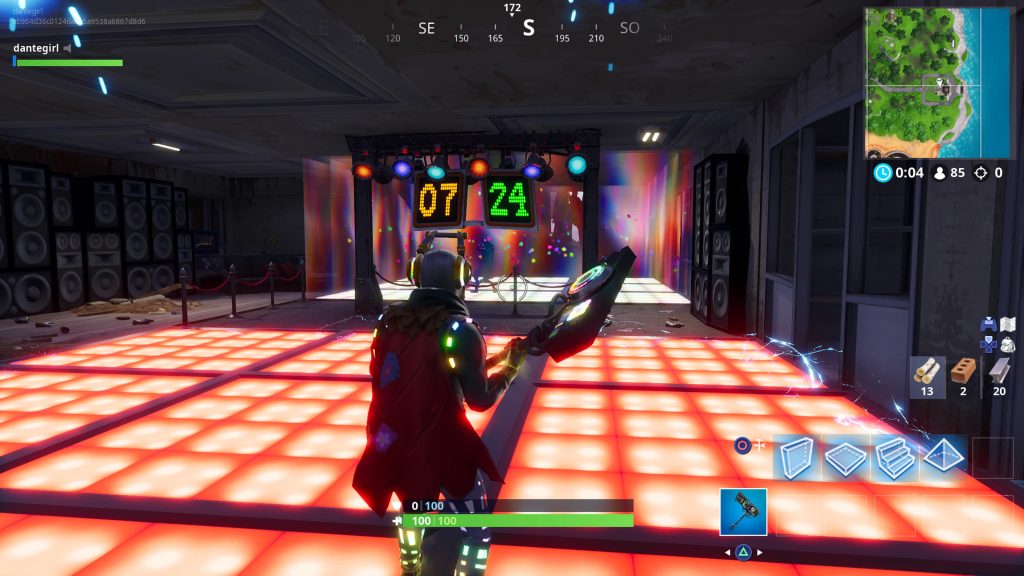
Task: Switch to brick building material
Action: tap(963, 375)
